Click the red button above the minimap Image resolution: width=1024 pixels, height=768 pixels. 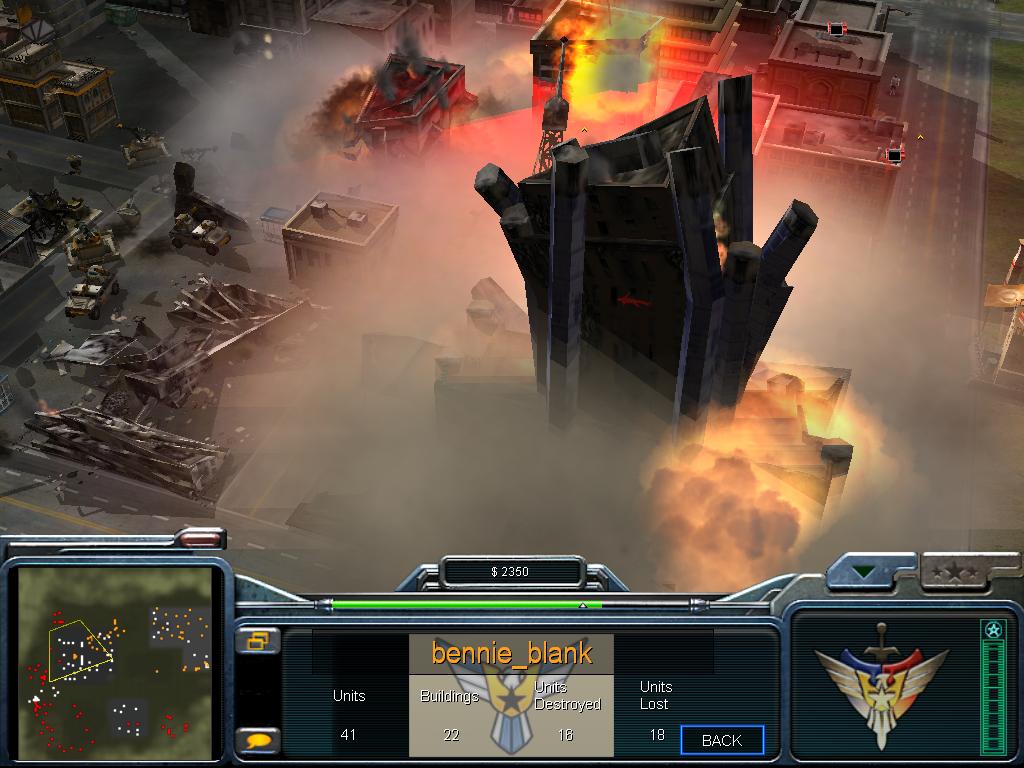click(200, 539)
